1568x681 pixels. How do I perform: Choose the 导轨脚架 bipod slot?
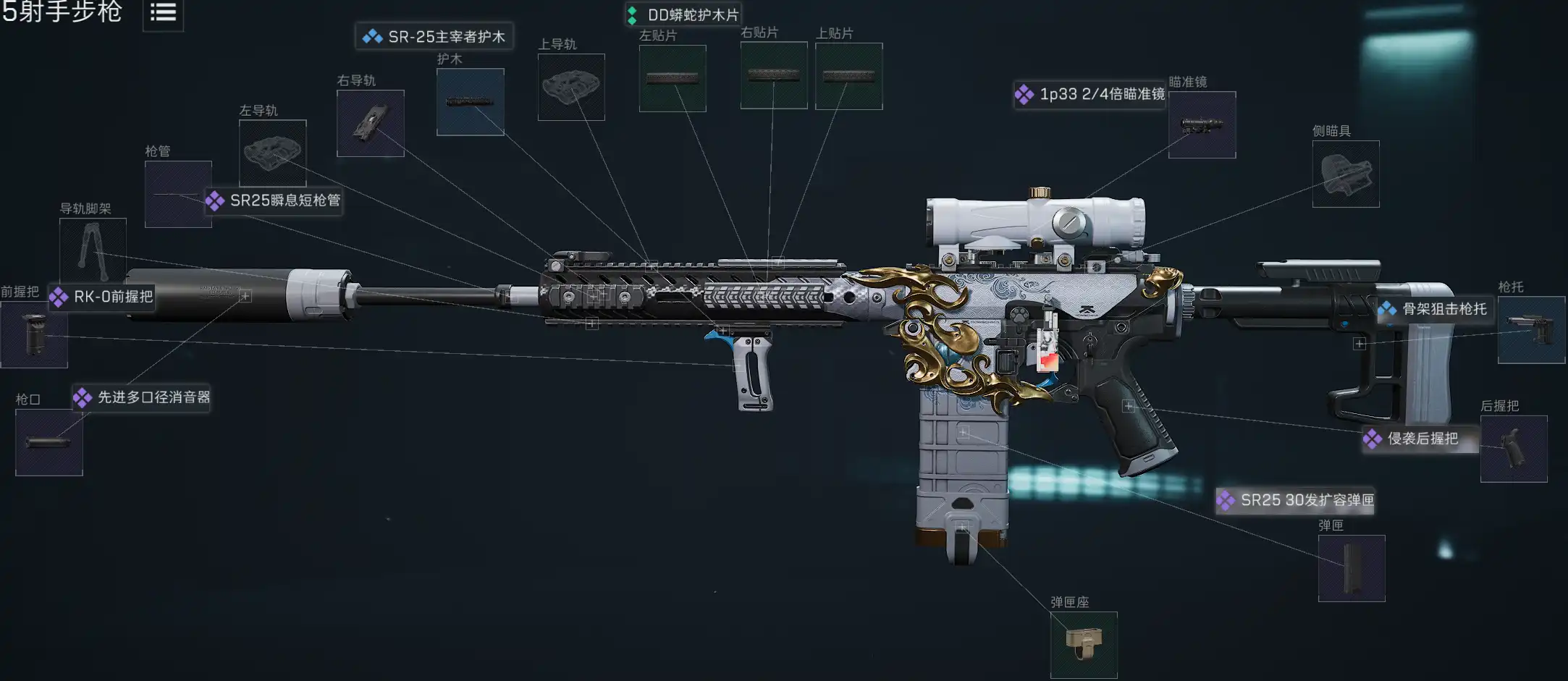point(93,250)
